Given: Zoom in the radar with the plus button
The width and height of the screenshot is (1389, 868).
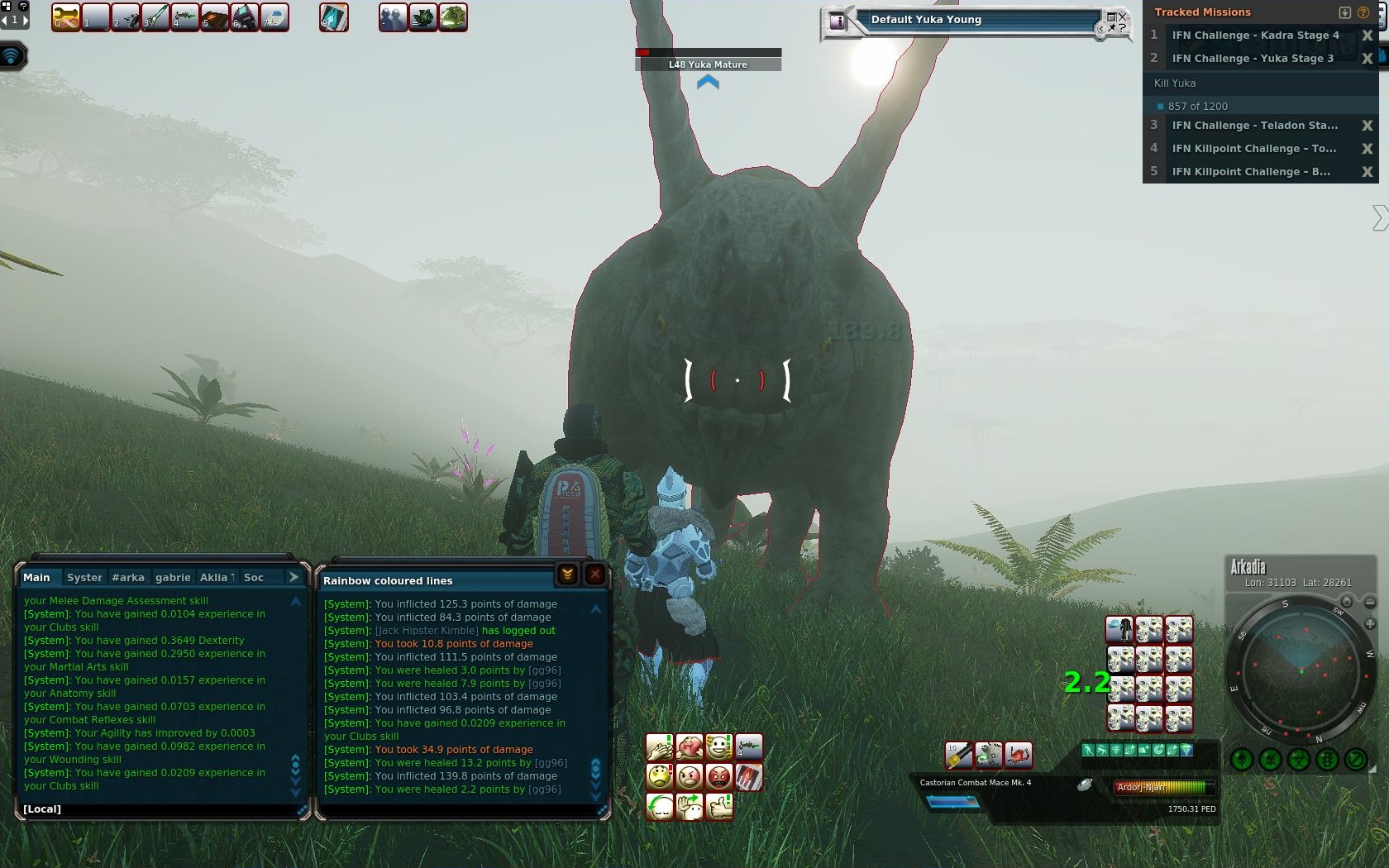Looking at the screenshot, I should point(1370,624).
